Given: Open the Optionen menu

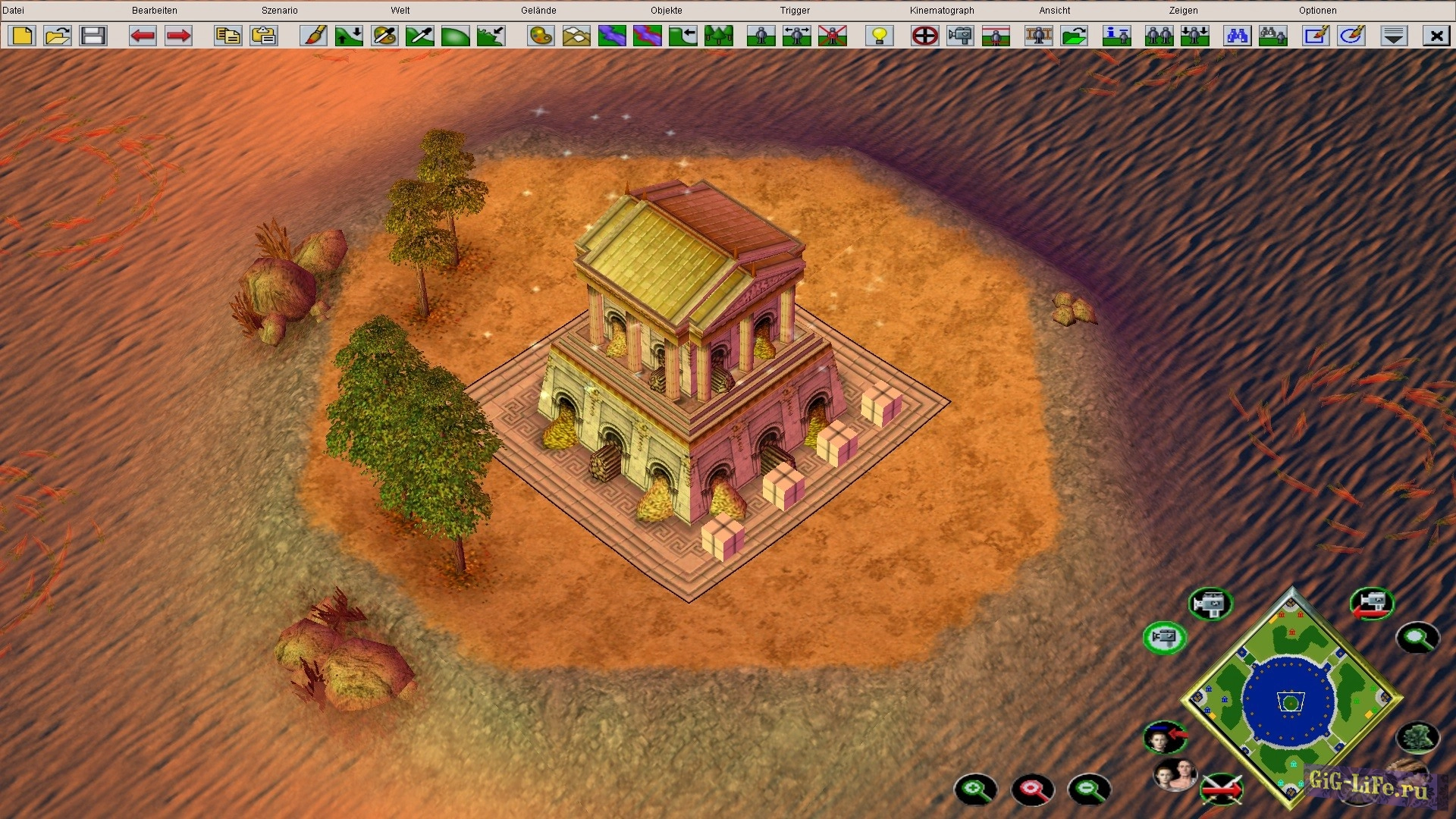Looking at the screenshot, I should click(1317, 11).
